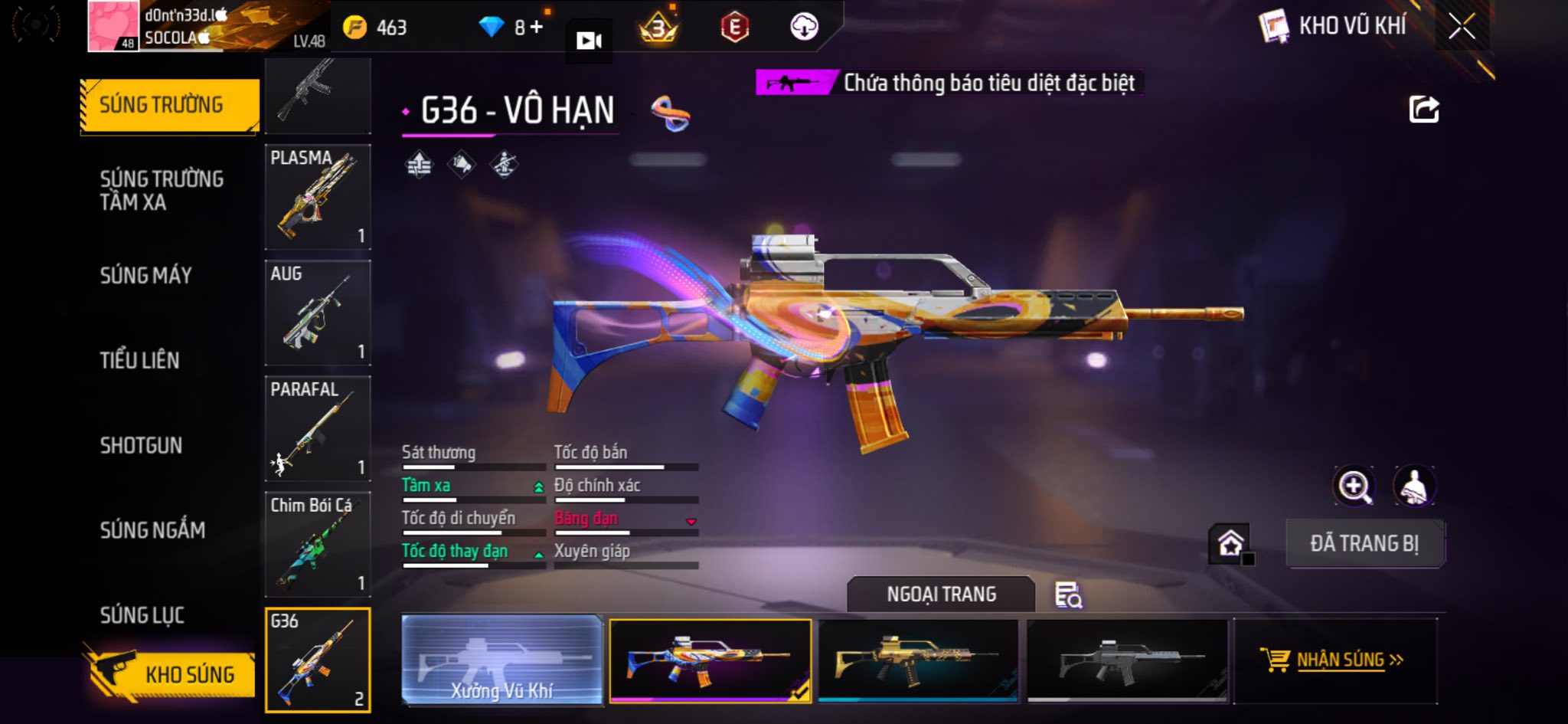Select the PLASMA weapon tile
Screen dimensions: 1568x724
[x=318, y=197]
